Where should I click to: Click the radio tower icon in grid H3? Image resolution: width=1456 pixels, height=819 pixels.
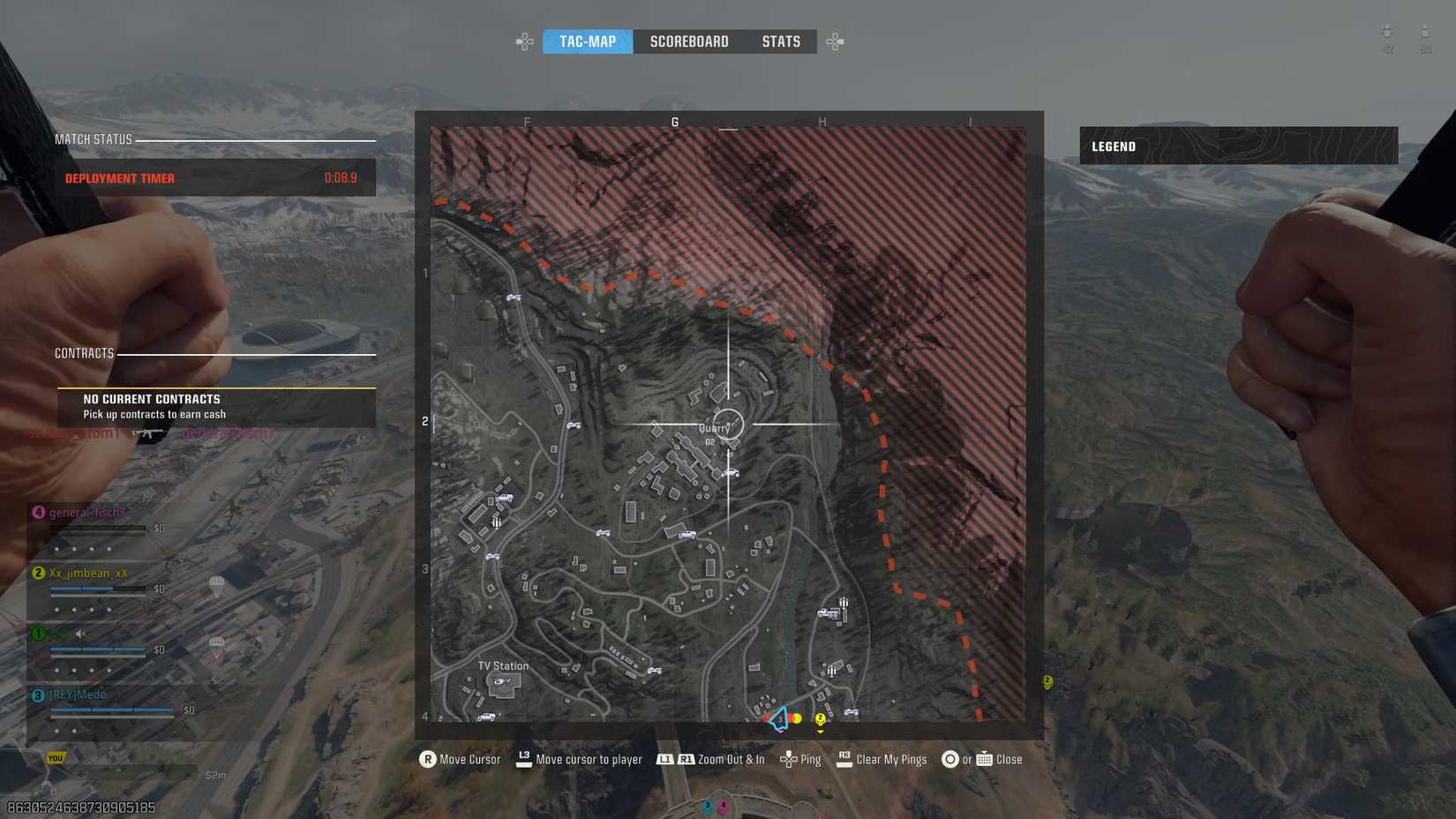[x=843, y=601]
